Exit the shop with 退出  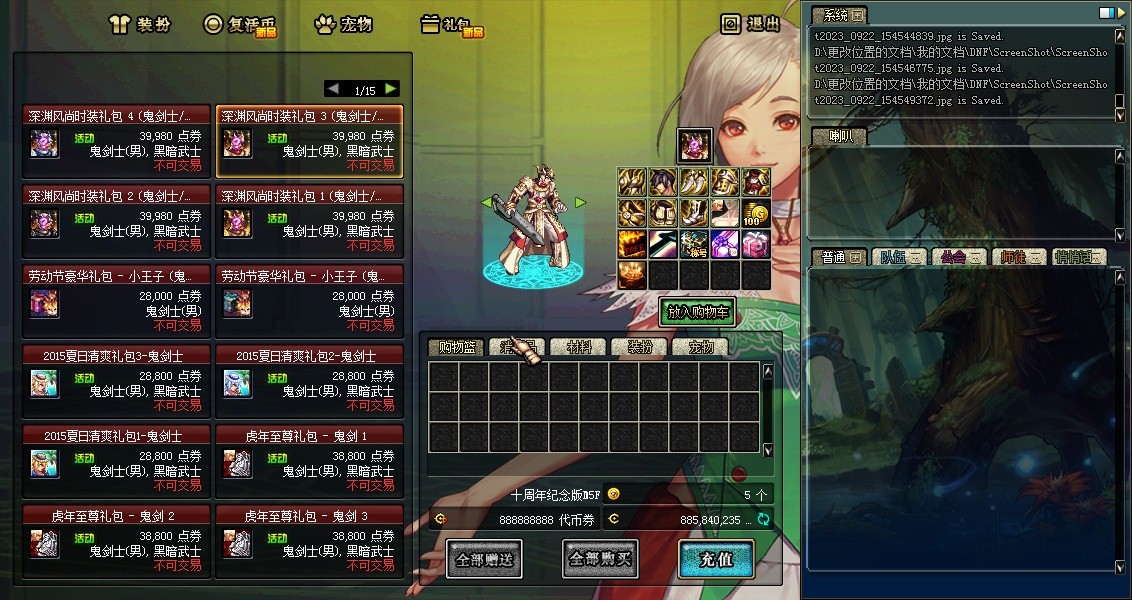tap(752, 24)
